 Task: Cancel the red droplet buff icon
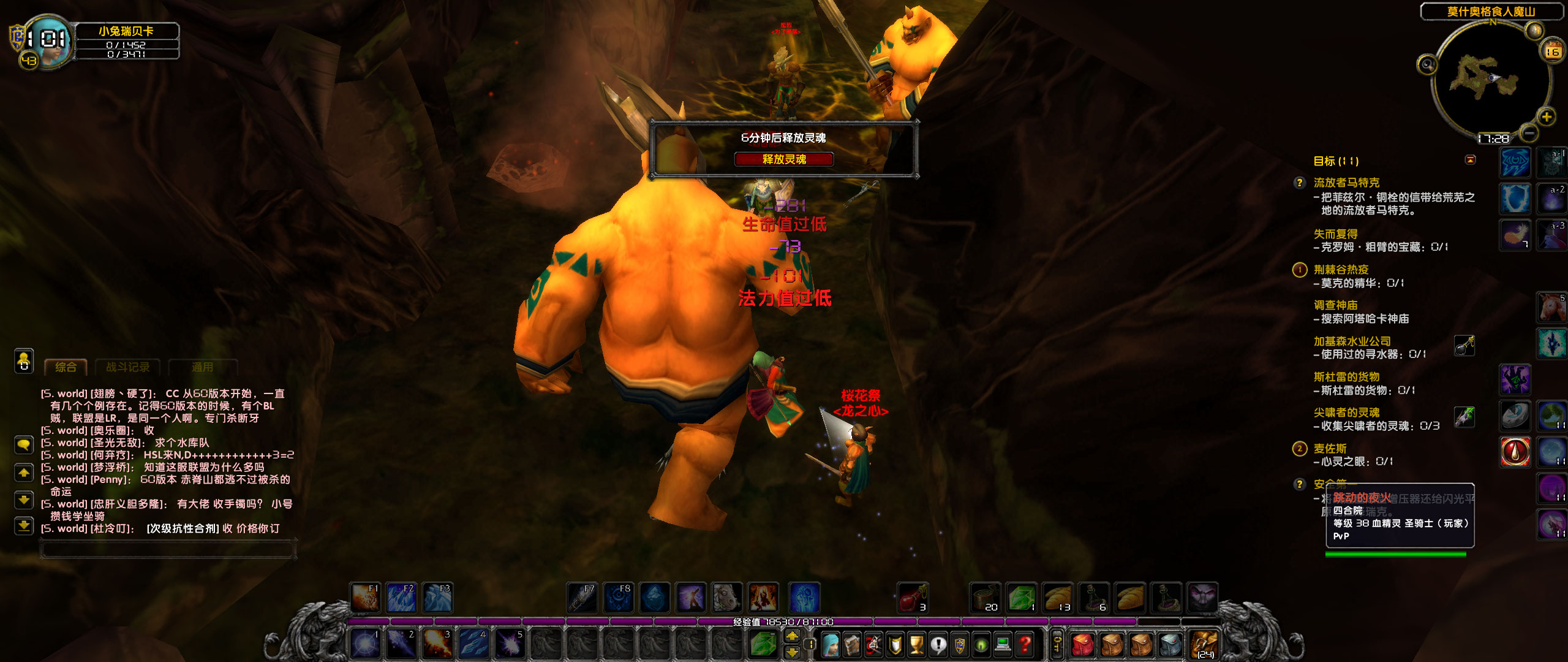coord(1515,451)
